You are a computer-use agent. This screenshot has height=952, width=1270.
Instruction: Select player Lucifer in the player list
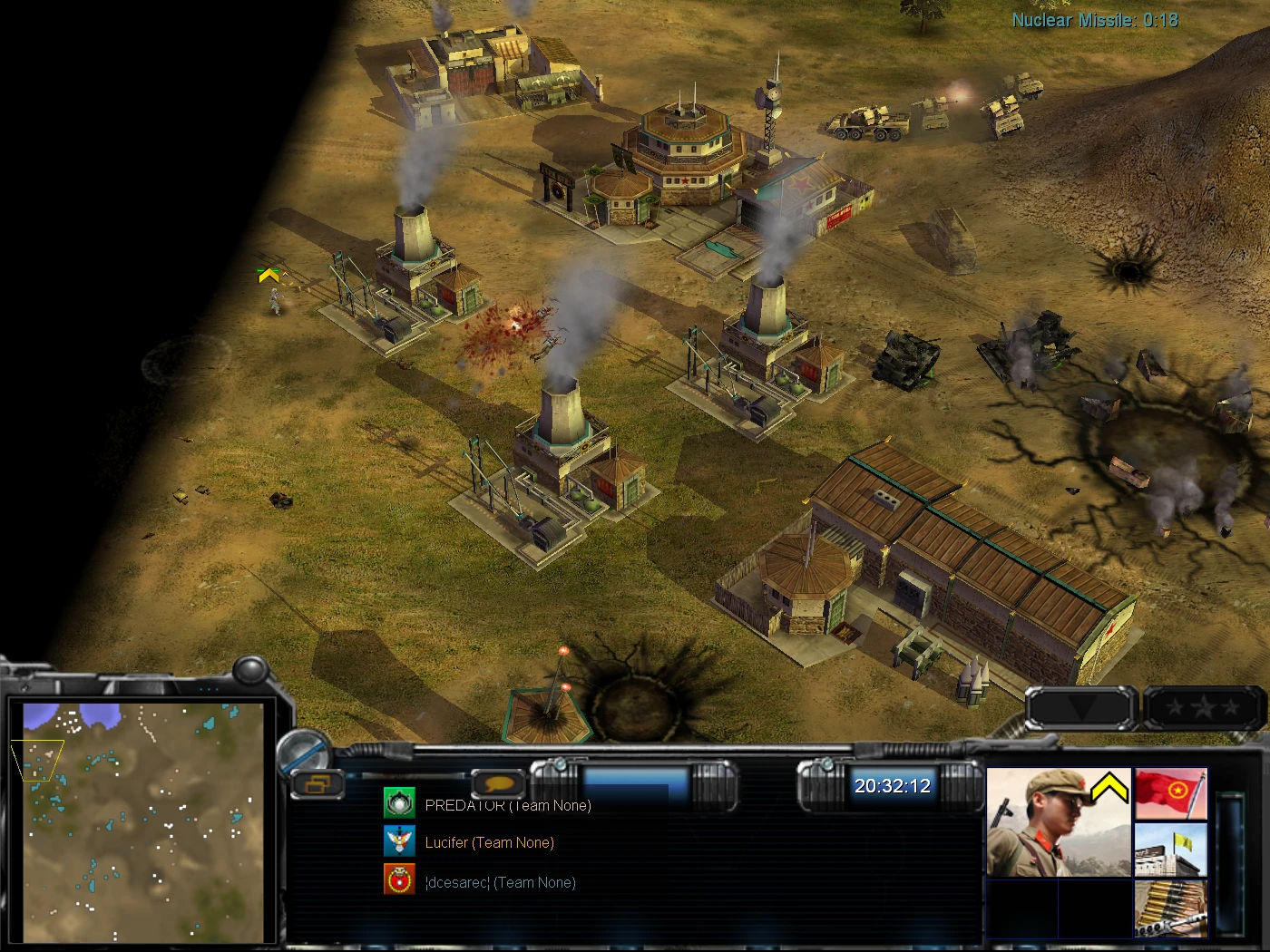click(489, 842)
